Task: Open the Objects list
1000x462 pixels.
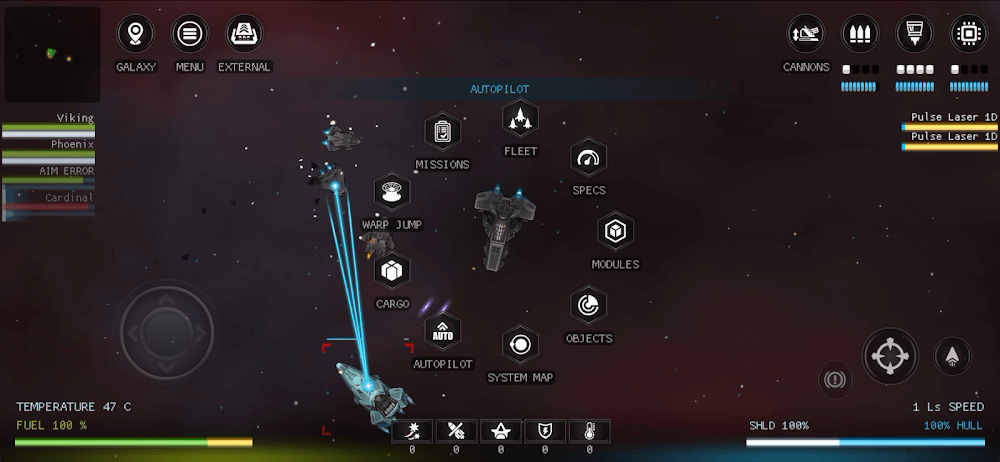Action: pos(588,306)
